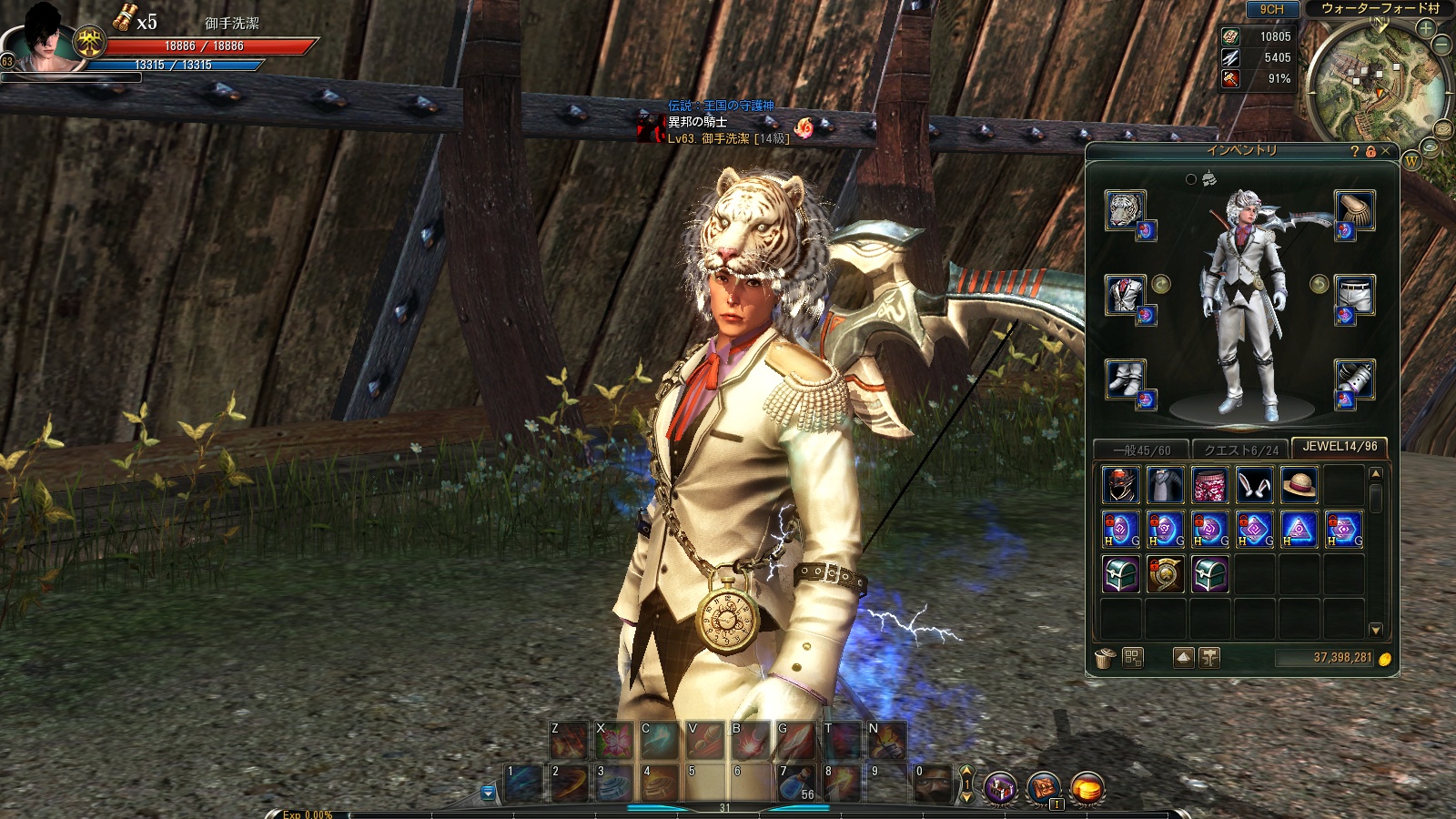Toggle the inventory lock icon
Image resolution: width=1456 pixels, height=819 pixels.
tap(1370, 151)
